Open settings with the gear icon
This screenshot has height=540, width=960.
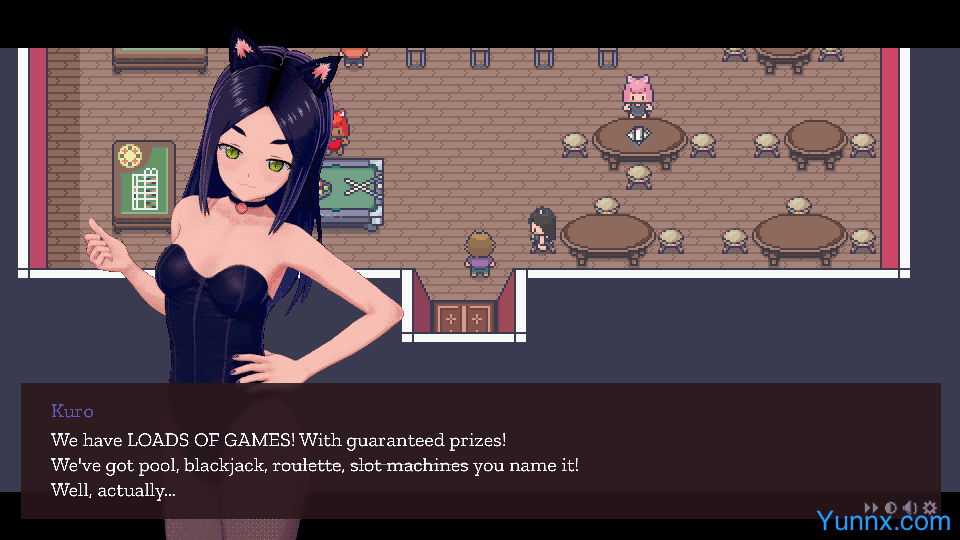point(930,508)
